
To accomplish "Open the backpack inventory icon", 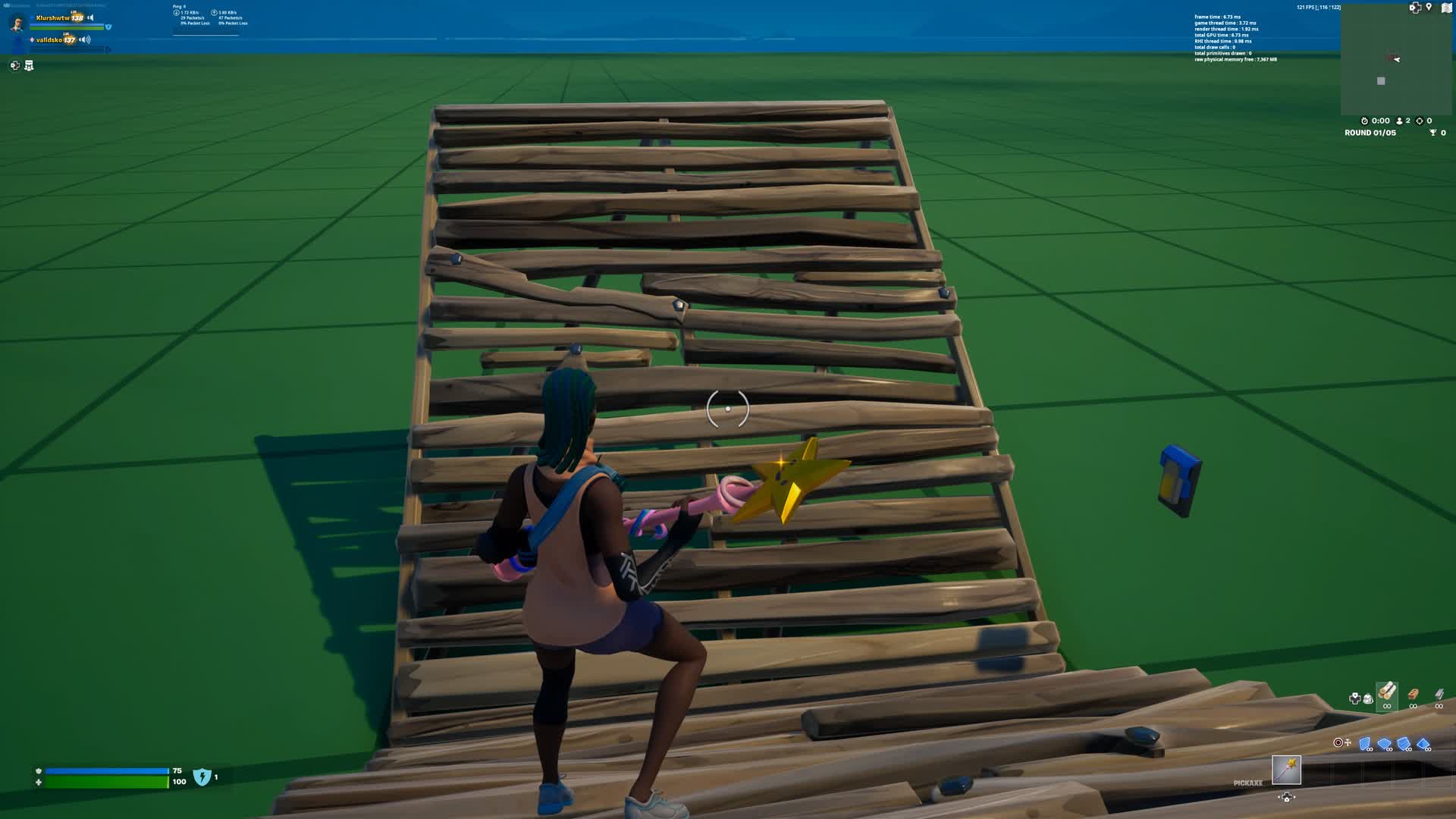I will pyautogui.click(x=1367, y=698).
